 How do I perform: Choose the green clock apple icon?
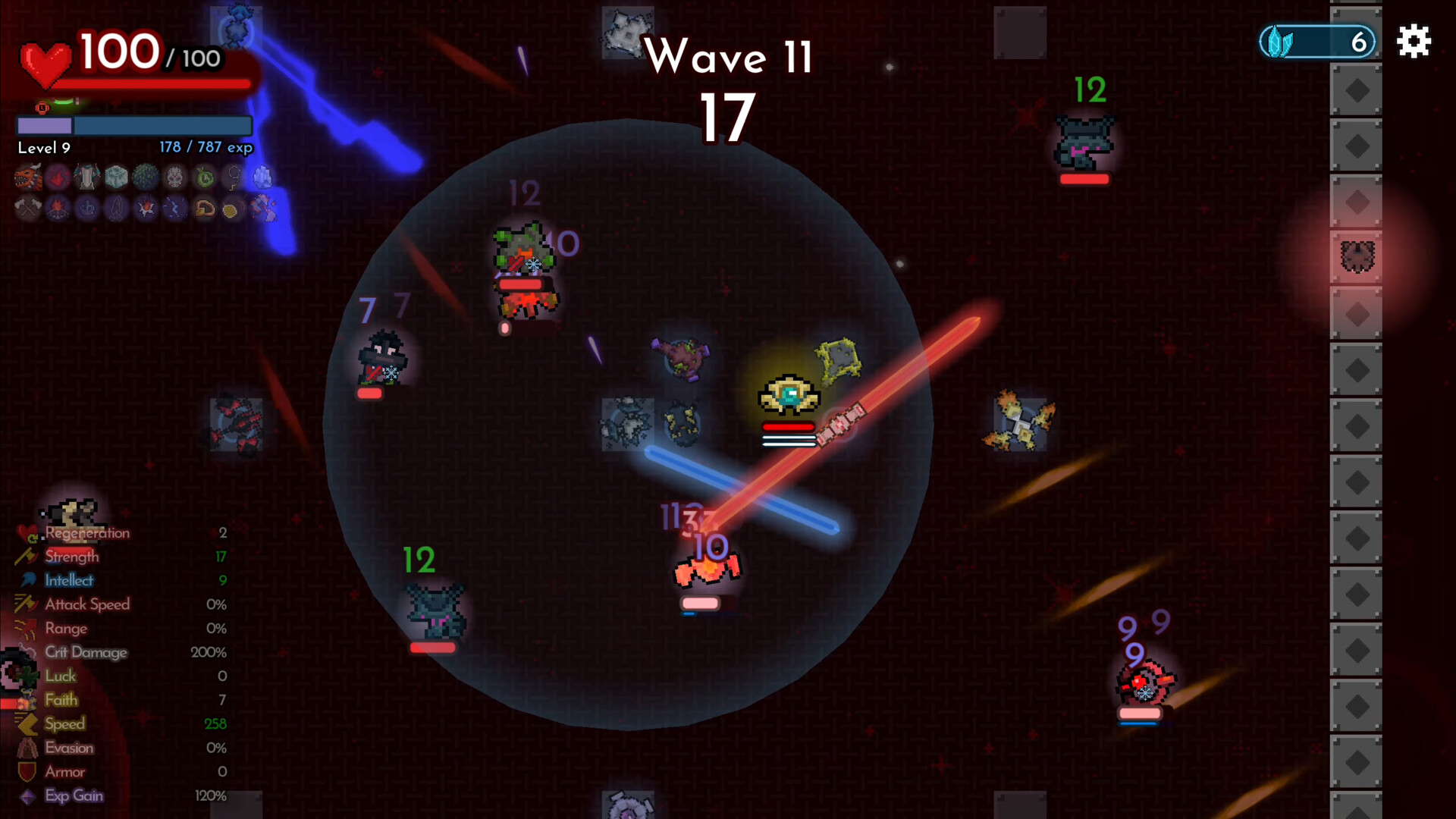[205, 177]
